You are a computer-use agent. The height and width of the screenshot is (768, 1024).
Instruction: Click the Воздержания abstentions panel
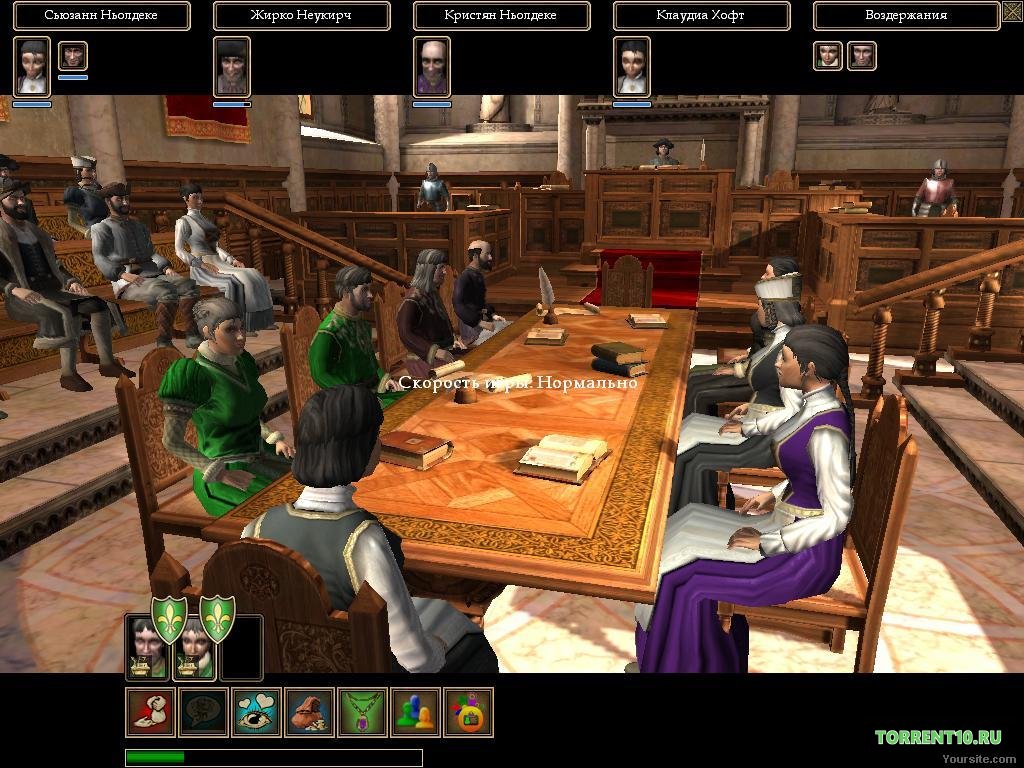point(905,16)
